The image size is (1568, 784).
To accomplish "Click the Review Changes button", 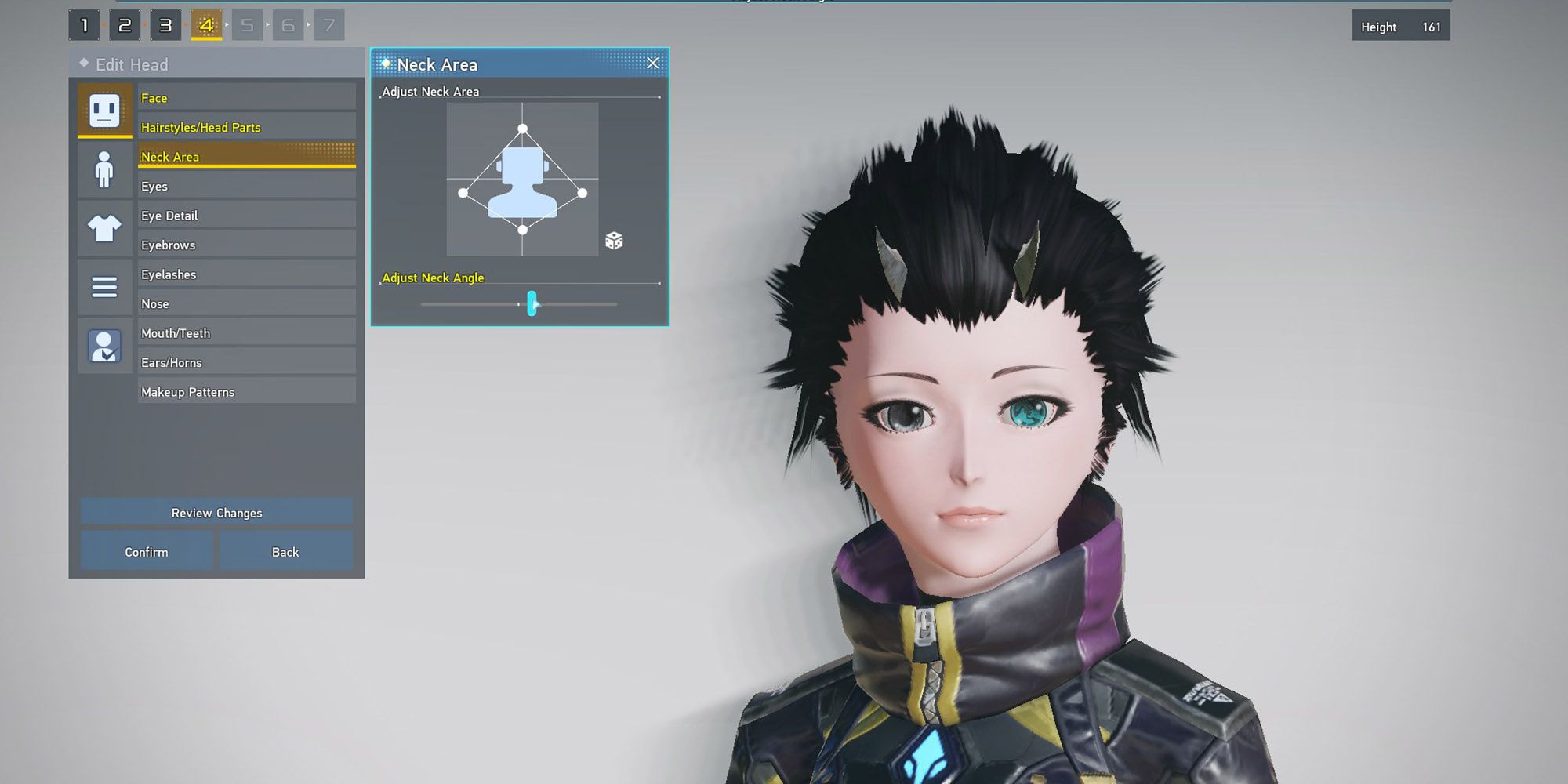I will (216, 513).
